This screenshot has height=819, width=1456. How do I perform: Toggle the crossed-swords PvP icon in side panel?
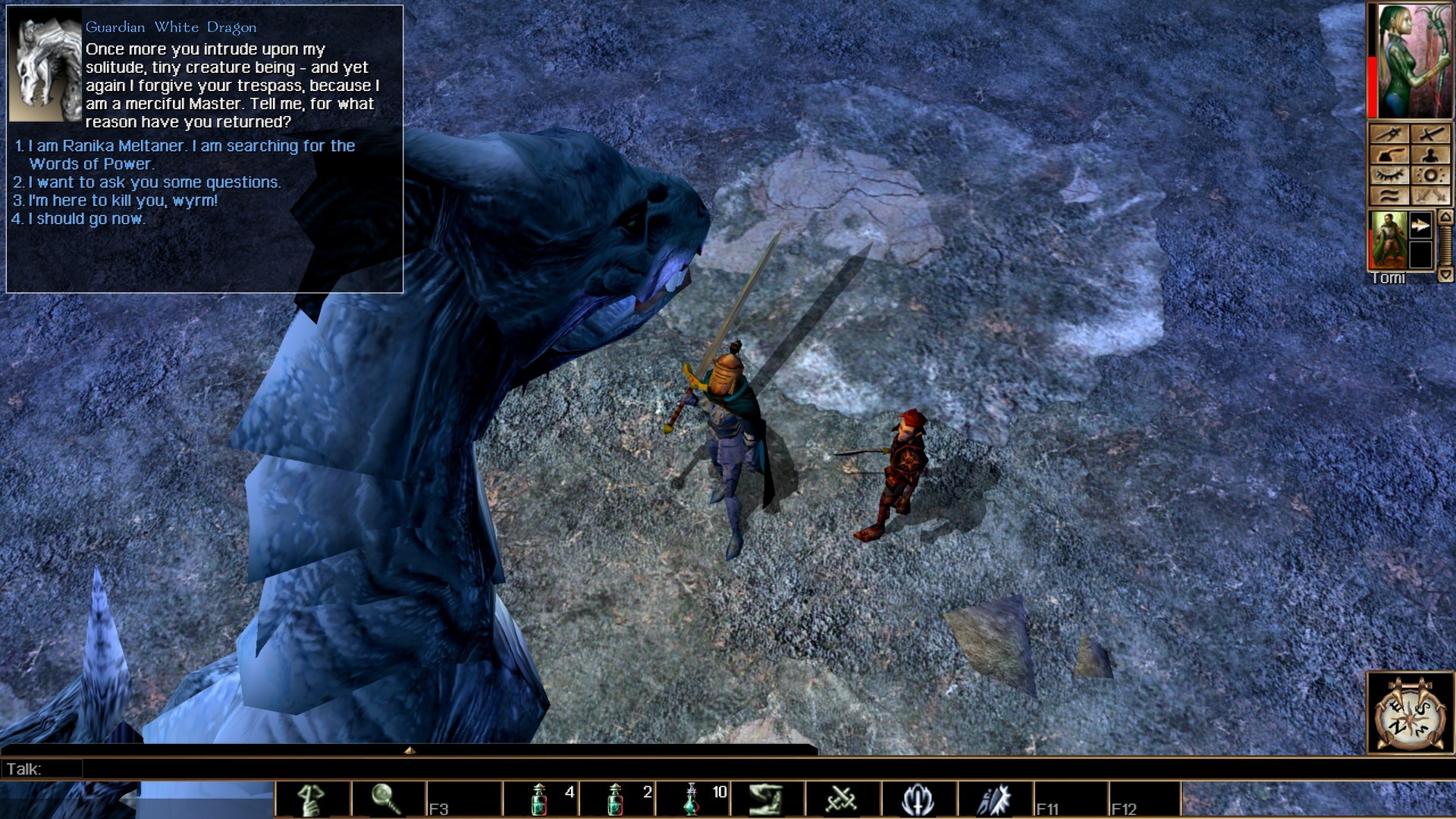(1432, 196)
